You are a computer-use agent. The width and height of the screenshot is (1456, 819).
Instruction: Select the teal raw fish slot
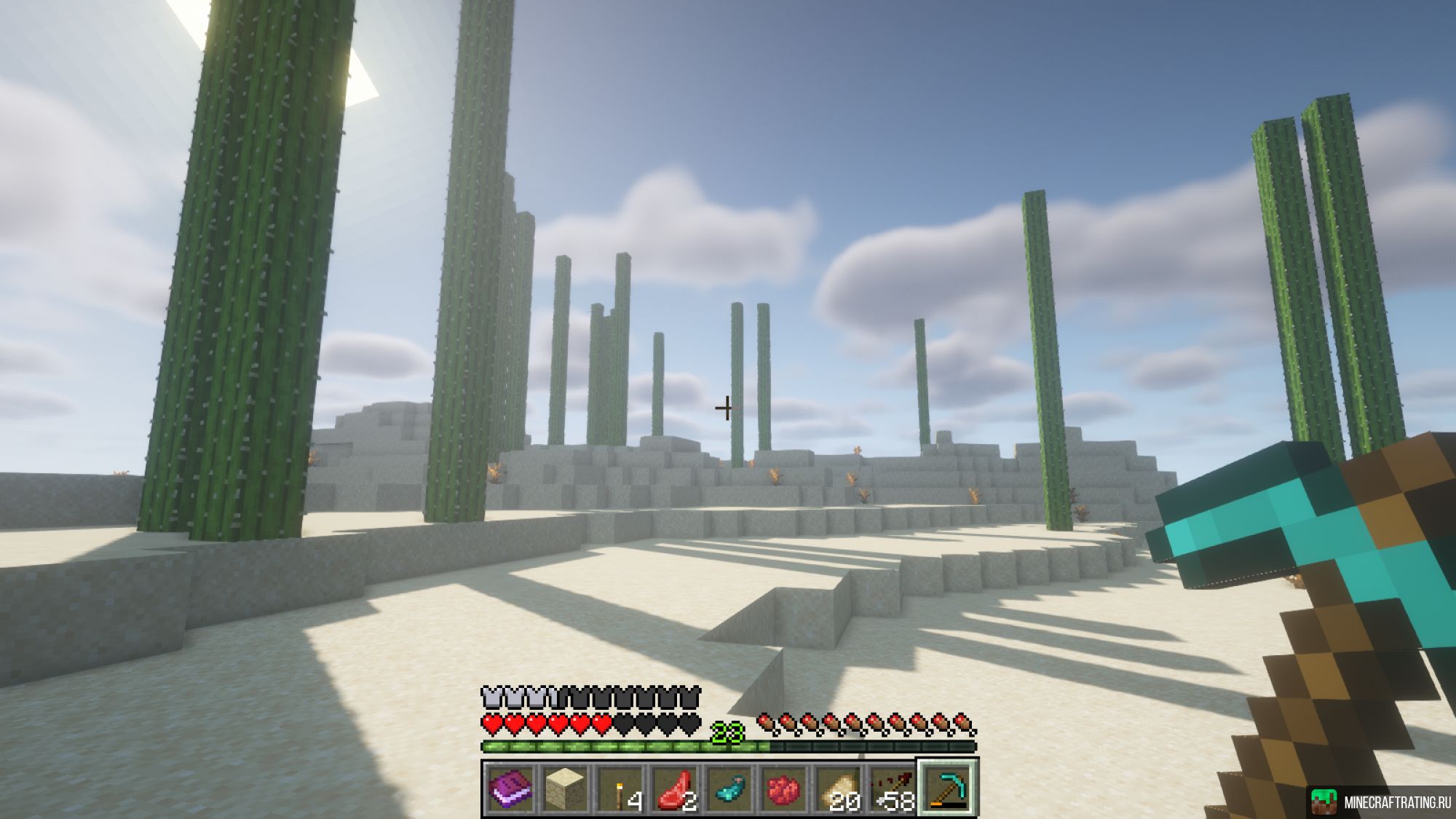point(730,788)
